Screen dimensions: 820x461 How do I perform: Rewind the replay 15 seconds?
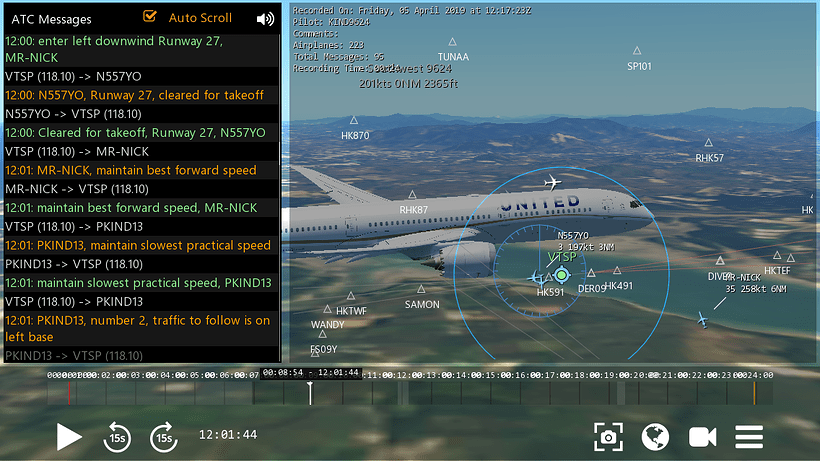coord(117,436)
